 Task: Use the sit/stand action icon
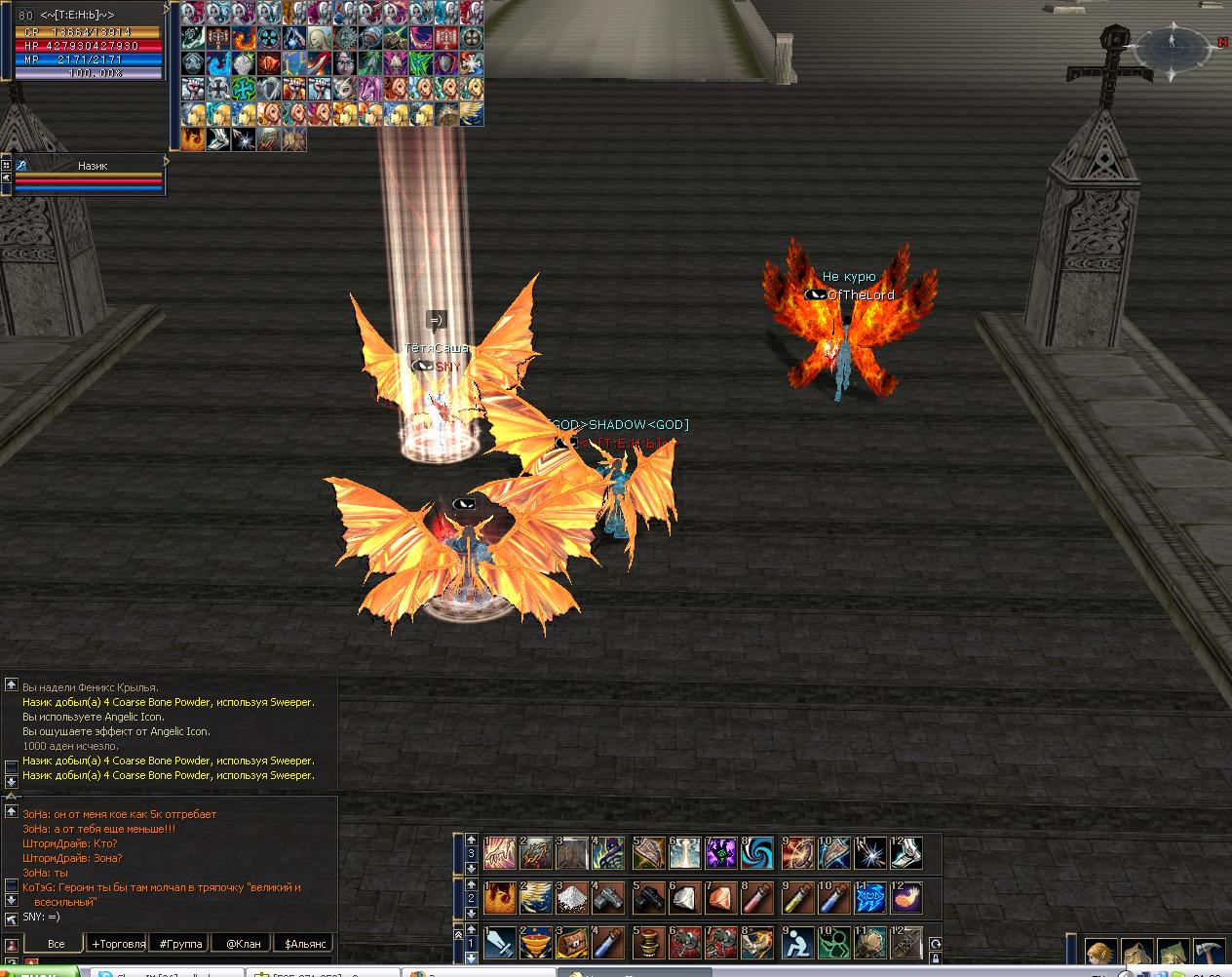click(795, 944)
